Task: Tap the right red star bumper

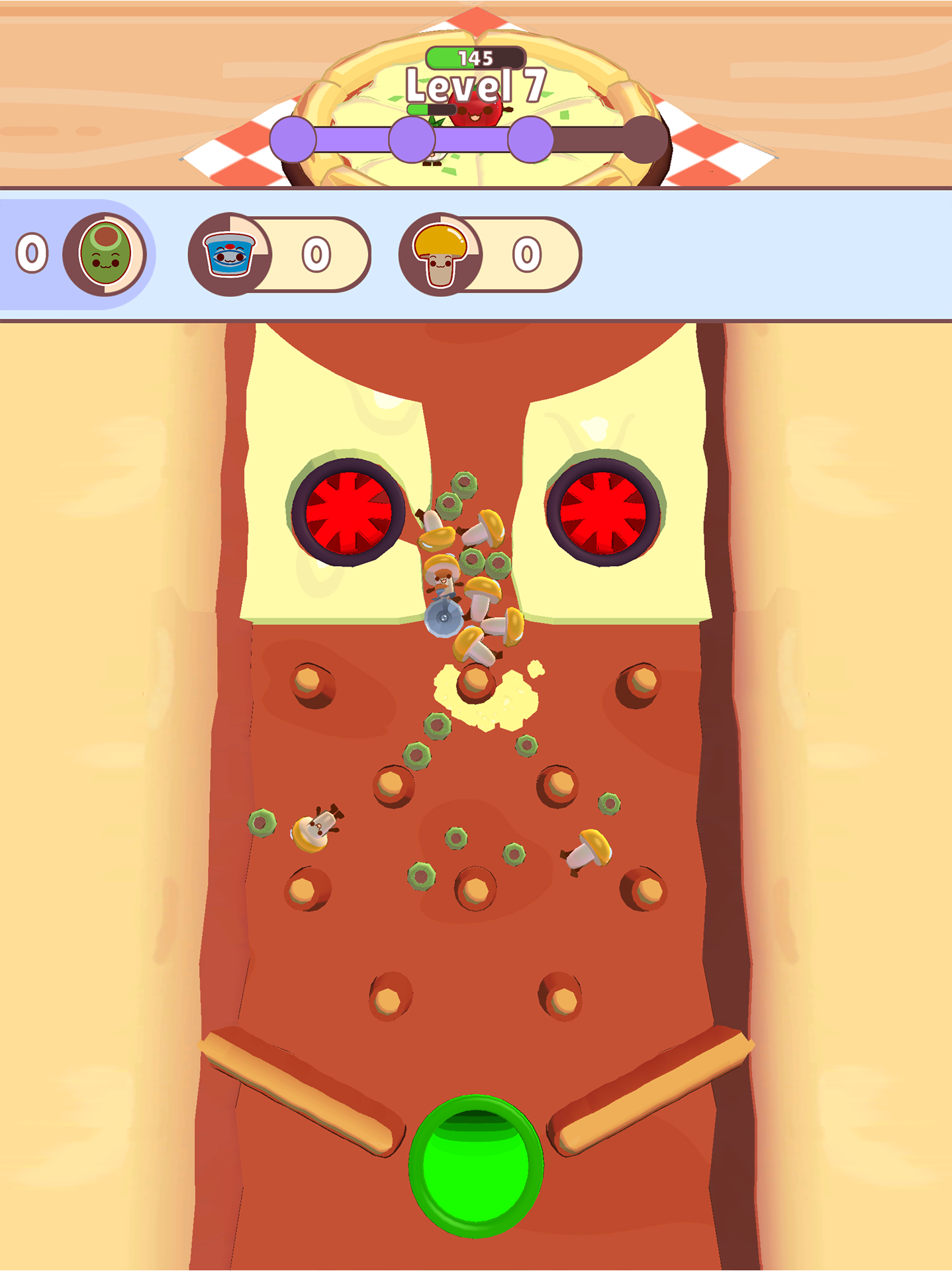Action: click(604, 513)
